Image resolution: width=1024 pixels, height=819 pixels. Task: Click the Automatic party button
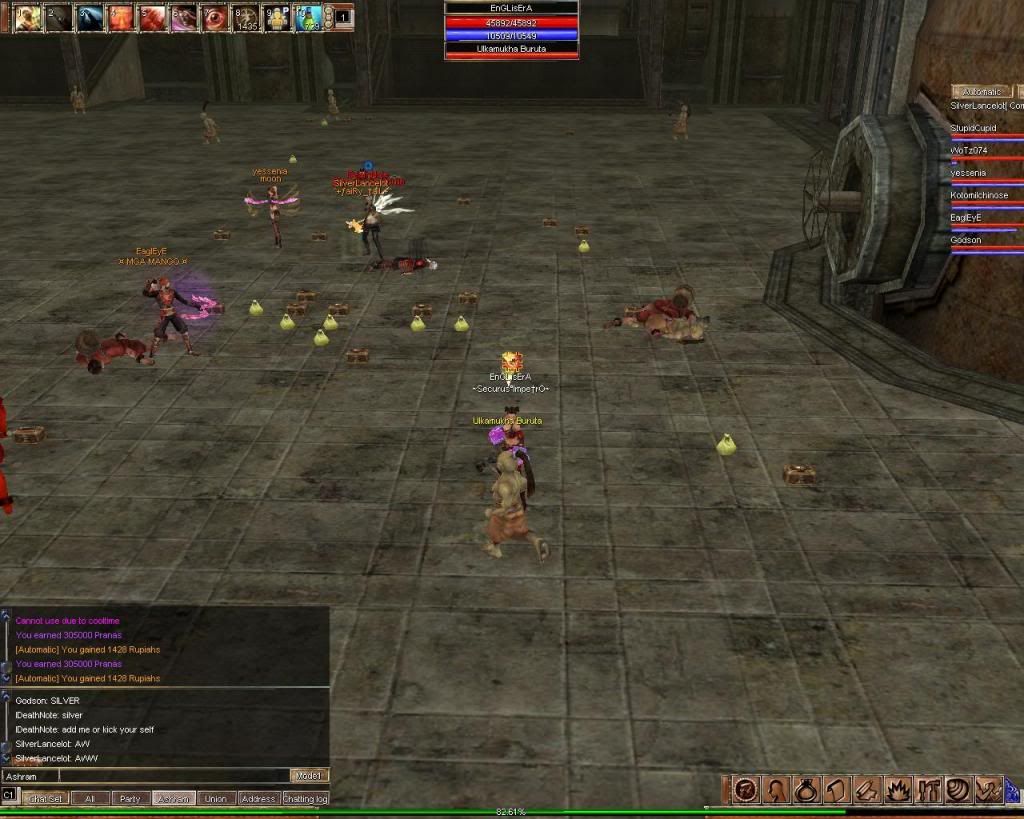coord(980,91)
